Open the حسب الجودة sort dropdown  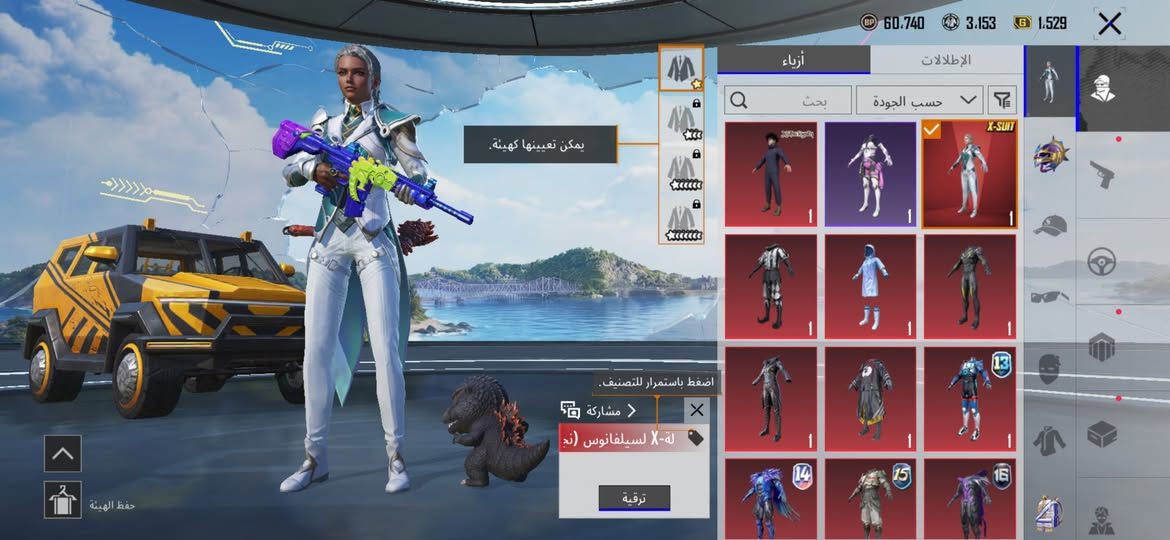coord(919,100)
